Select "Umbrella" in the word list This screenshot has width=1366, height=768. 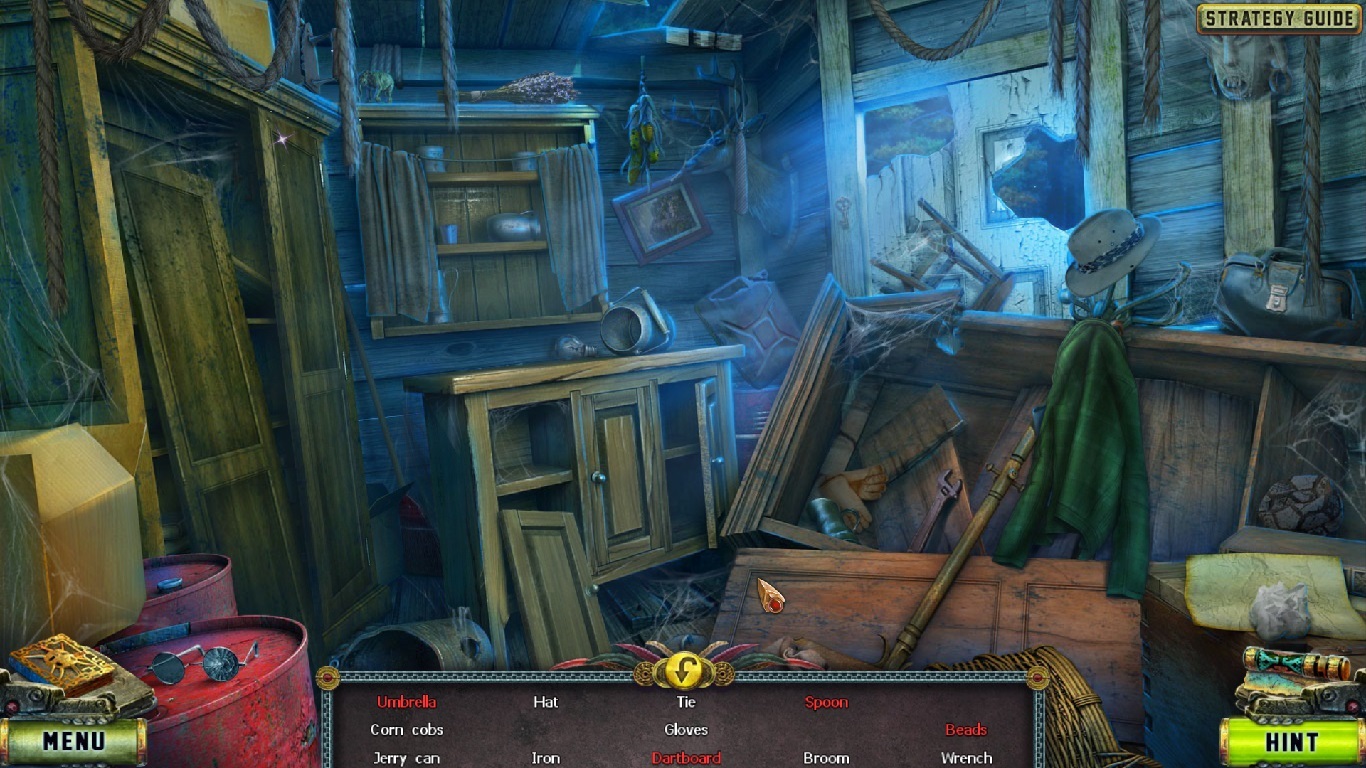tap(407, 702)
